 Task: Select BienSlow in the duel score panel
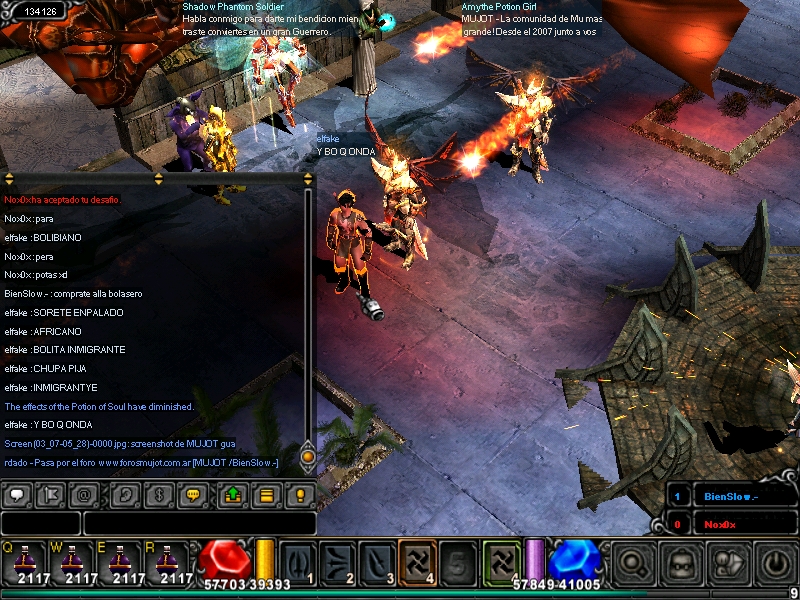pos(729,496)
